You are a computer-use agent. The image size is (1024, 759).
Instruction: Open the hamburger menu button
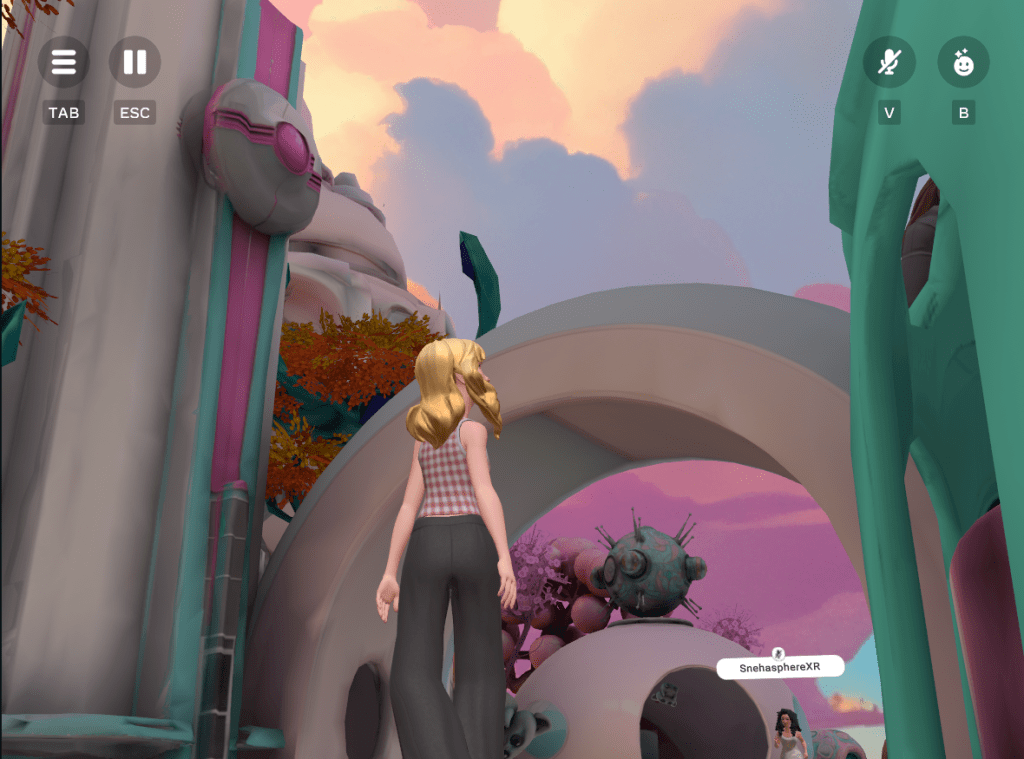pos(63,62)
